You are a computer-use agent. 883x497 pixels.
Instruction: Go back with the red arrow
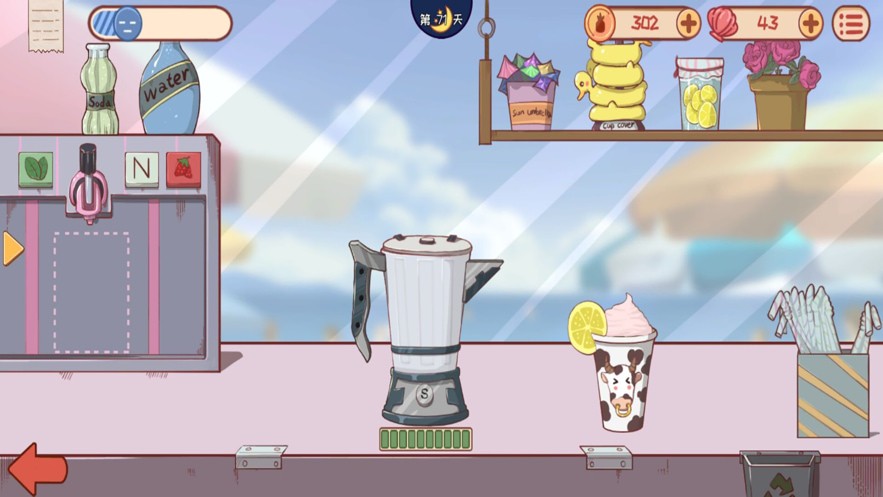coord(37,469)
